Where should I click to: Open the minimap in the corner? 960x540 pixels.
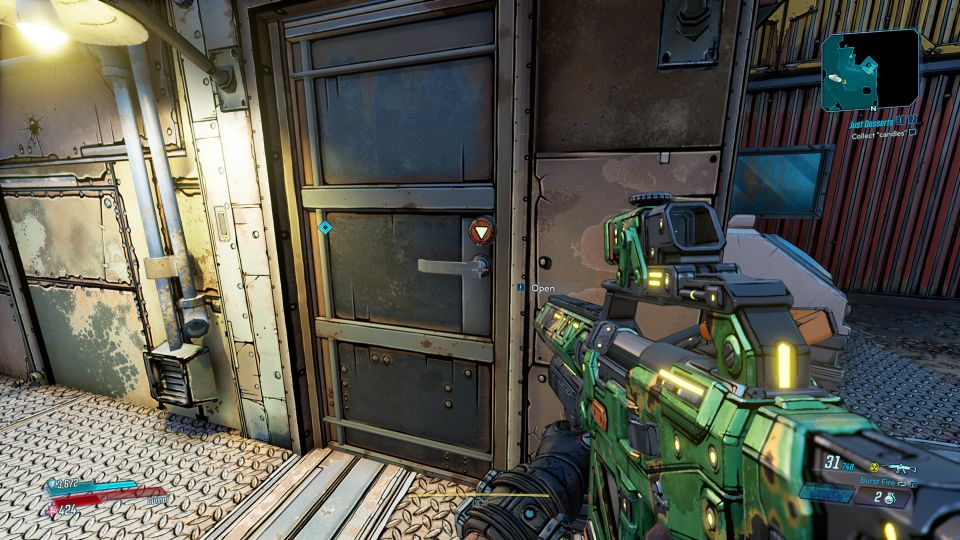(x=870, y=68)
